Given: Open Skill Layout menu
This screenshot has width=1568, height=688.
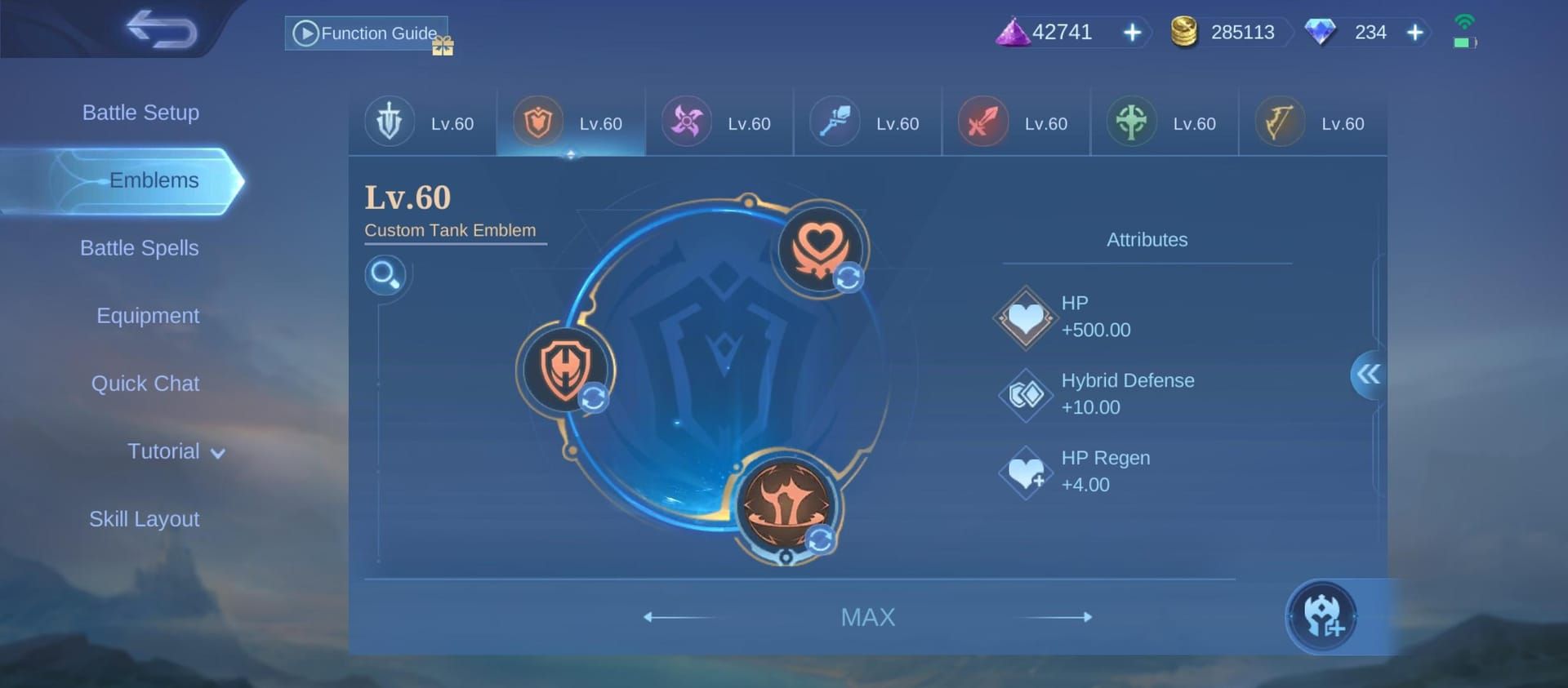Looking at the screenshot, I should click(x=144, y=519).
